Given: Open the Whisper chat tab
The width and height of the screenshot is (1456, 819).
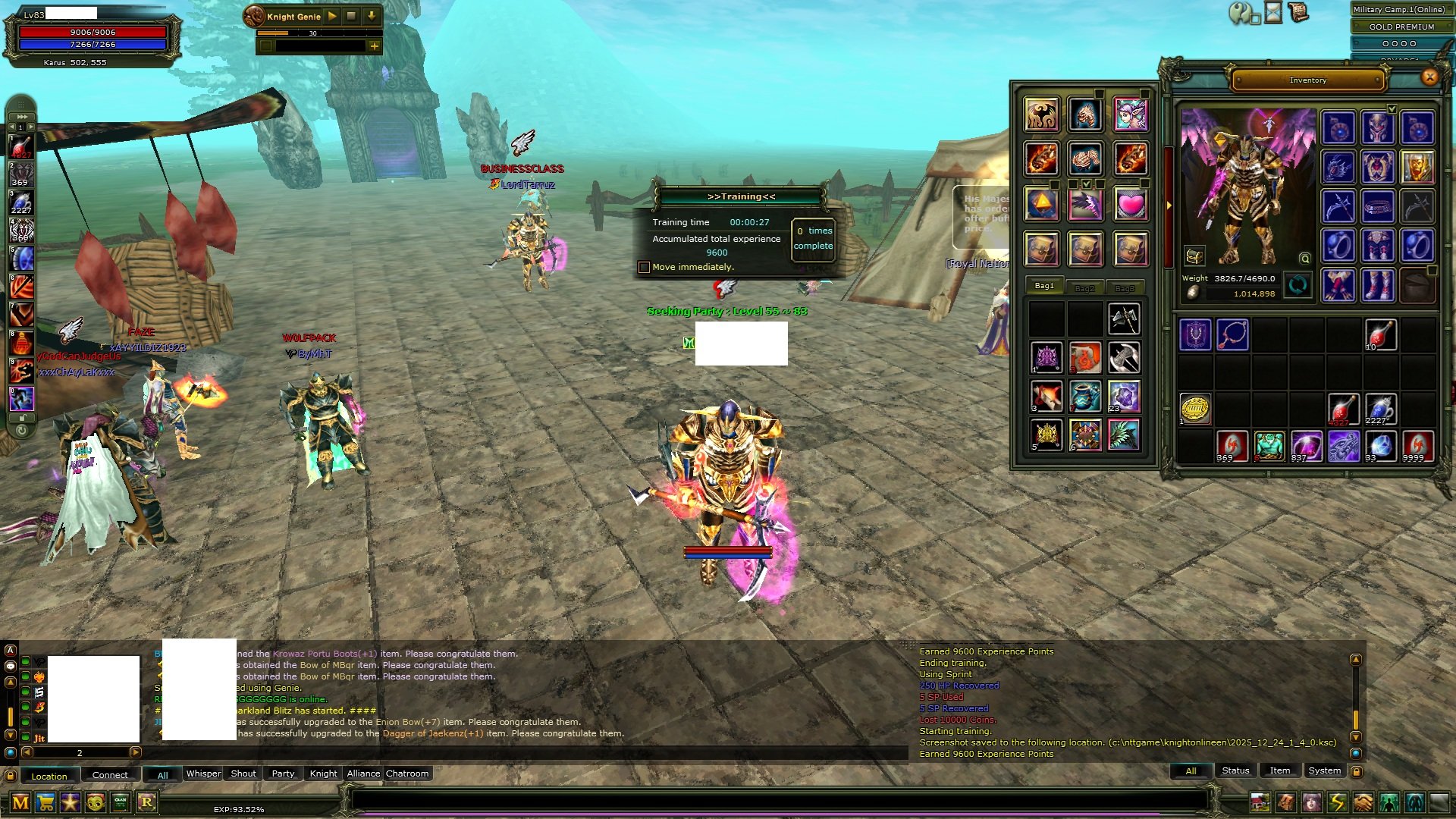Looking at the screenshot, I should point(203,773).
